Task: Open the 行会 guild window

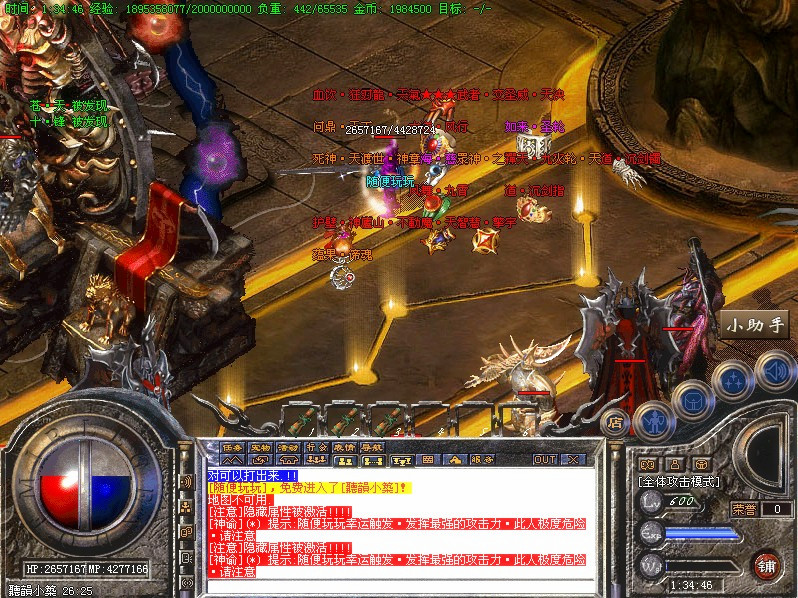Action: [316, 447]
